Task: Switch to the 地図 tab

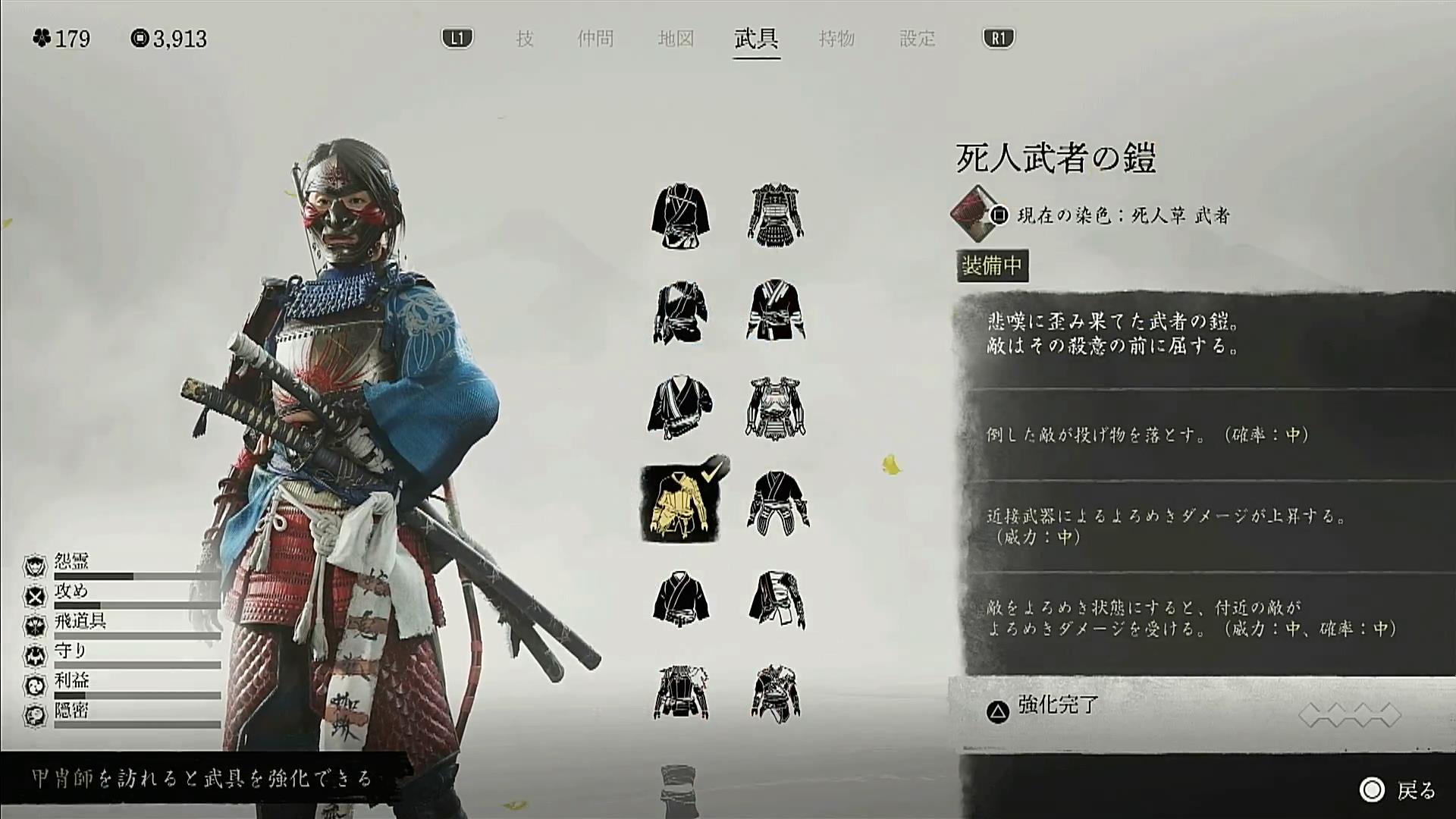Action: pos(676,39)
